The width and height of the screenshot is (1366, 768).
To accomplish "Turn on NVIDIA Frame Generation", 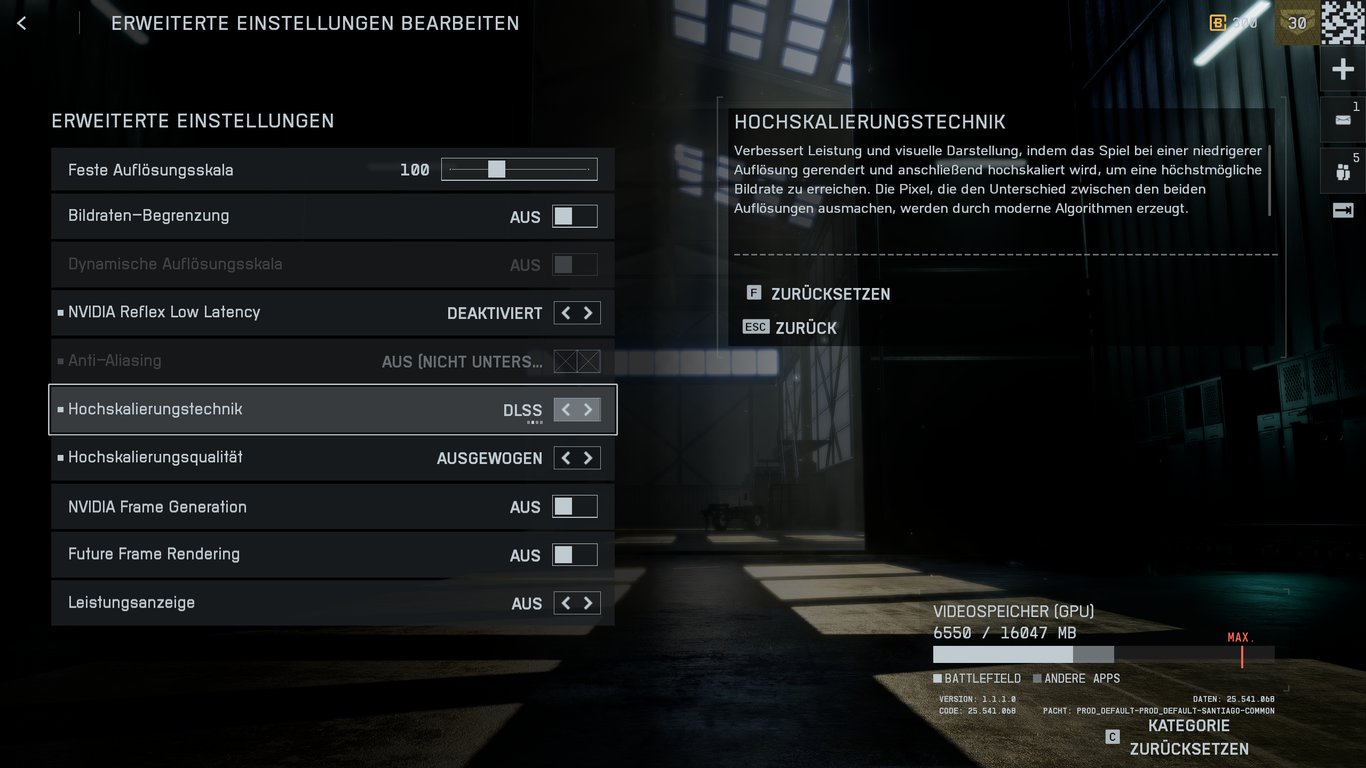I will pyautogui.click(x=575, y=506).
